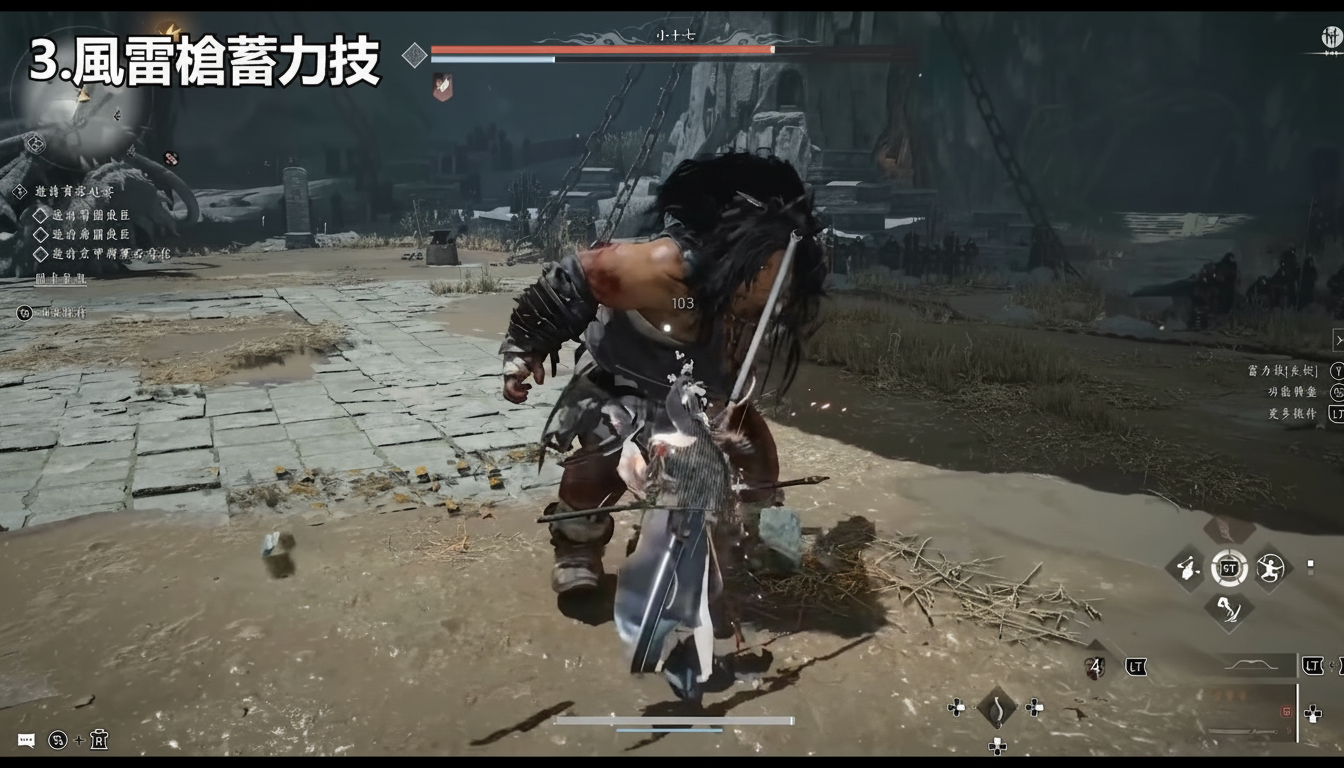
Task: Expand the quest tracker header diamond icon
Action: point(20,190)
